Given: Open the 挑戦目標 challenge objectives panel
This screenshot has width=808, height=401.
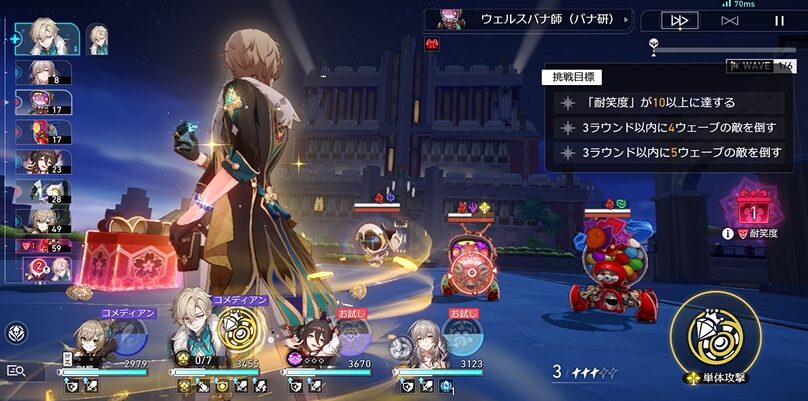Looking at the screenshot, I should coord(566,77).
